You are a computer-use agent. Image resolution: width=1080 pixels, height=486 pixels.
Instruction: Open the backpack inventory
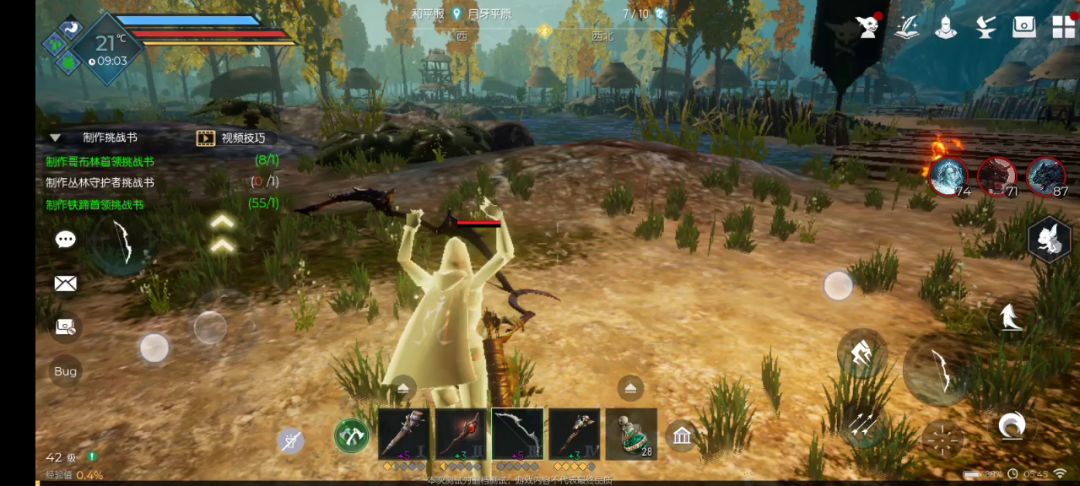pyautogui.click(x=1024, y=27)
